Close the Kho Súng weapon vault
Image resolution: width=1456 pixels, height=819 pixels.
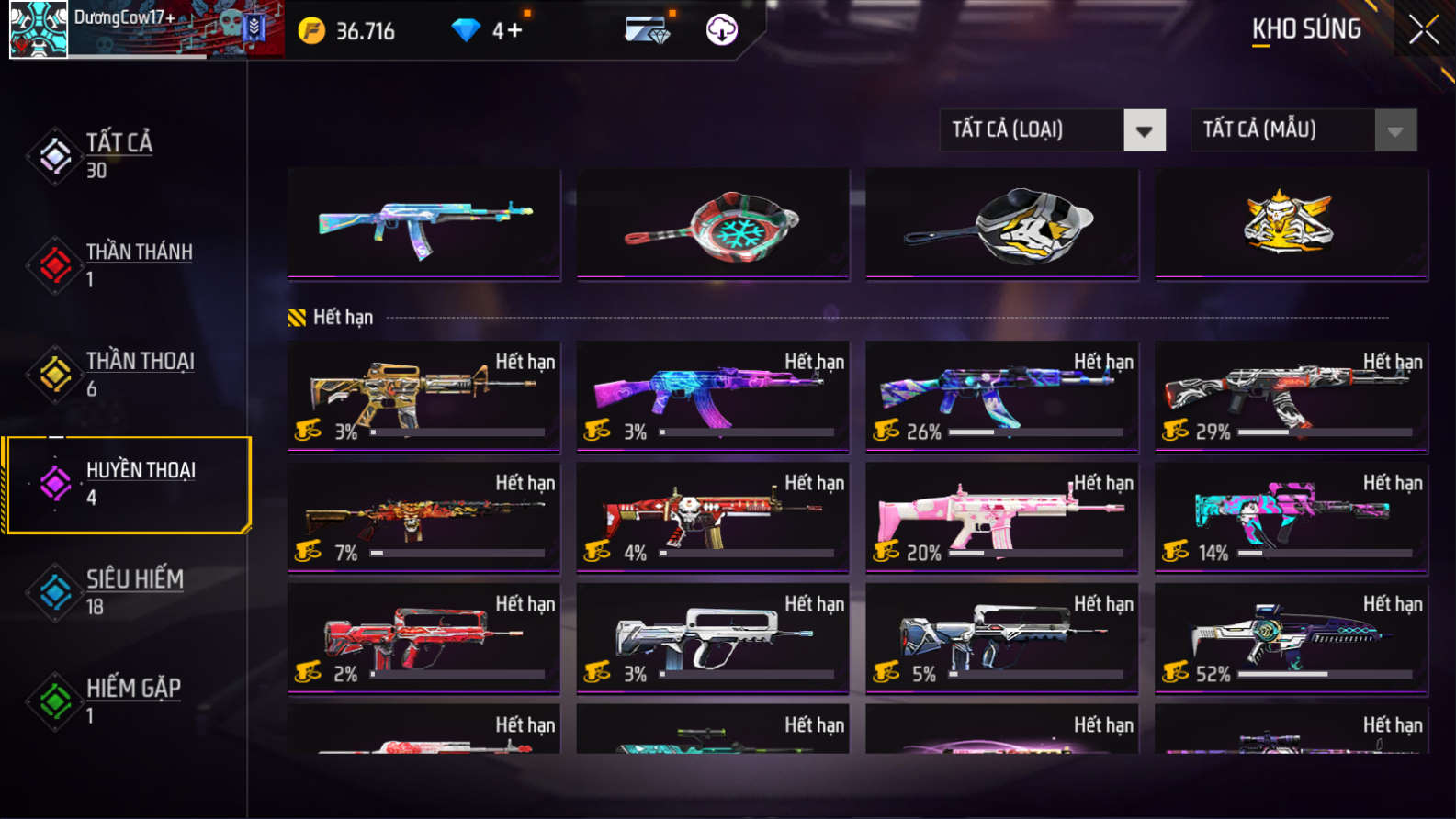1423,30
